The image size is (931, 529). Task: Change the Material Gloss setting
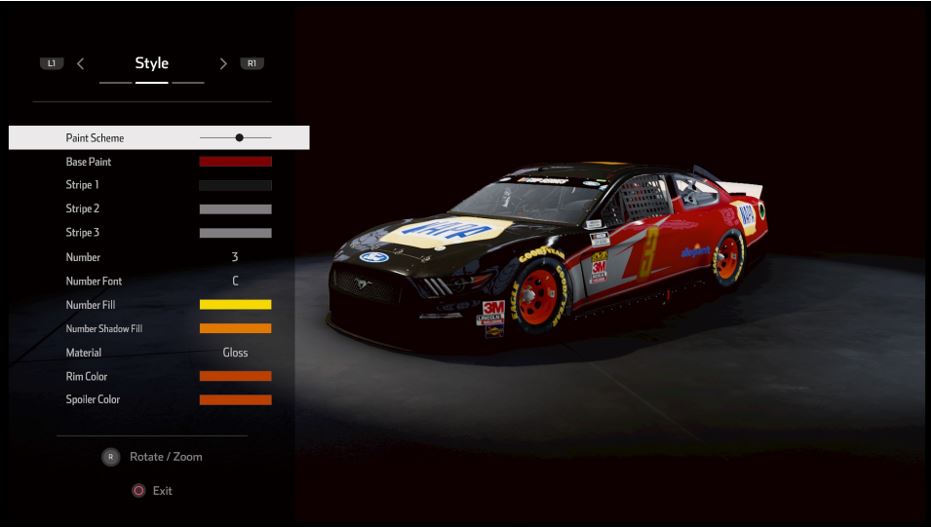point(235,353)
